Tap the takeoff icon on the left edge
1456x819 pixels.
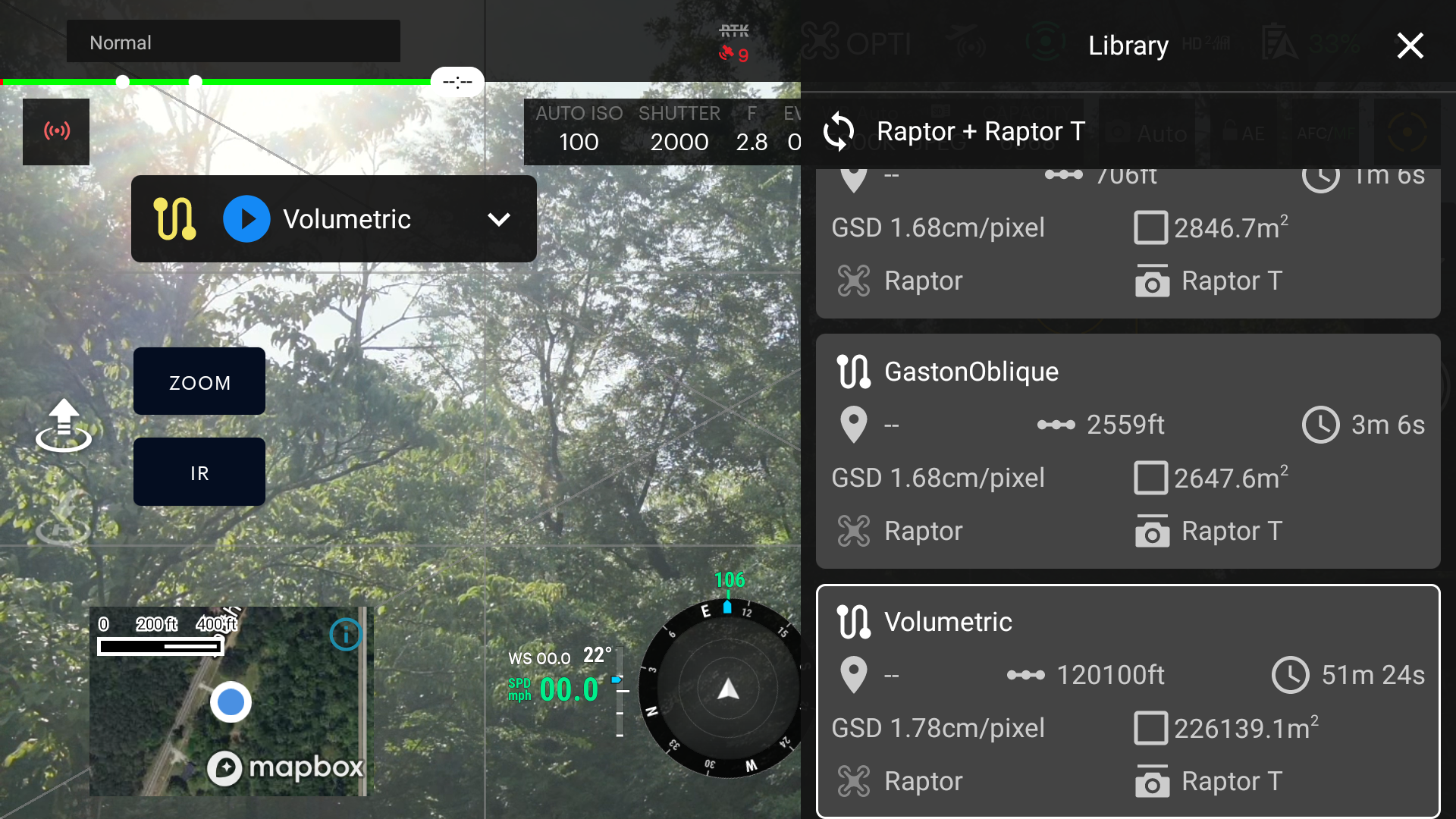[64, 425]
